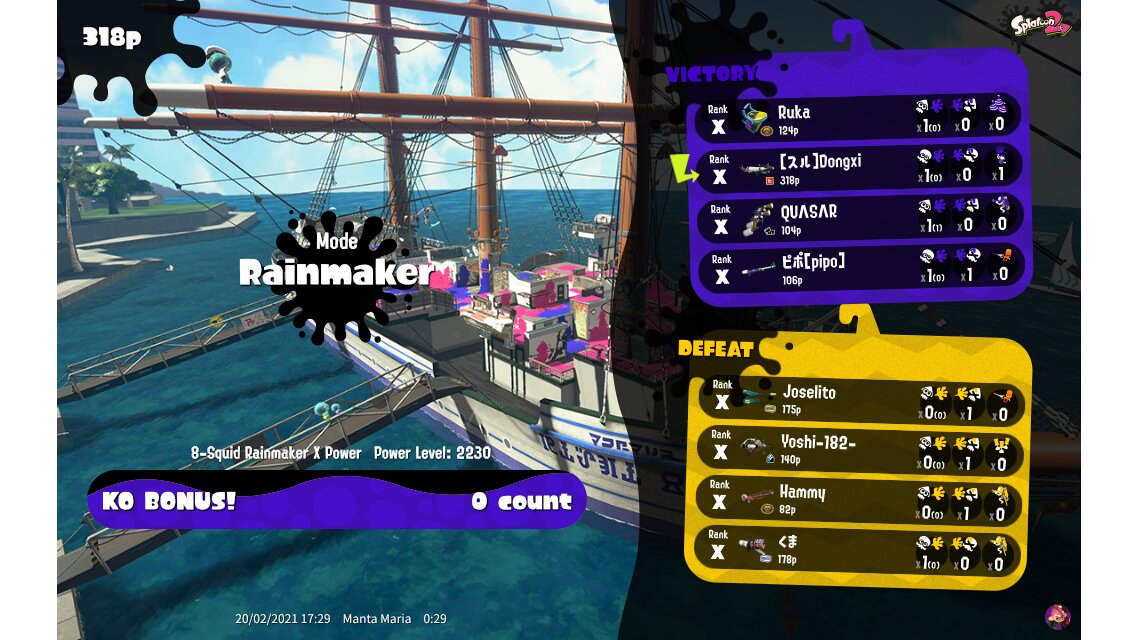
Task: Click the Rainmaker mode splat badge
Action: point(337,272)
